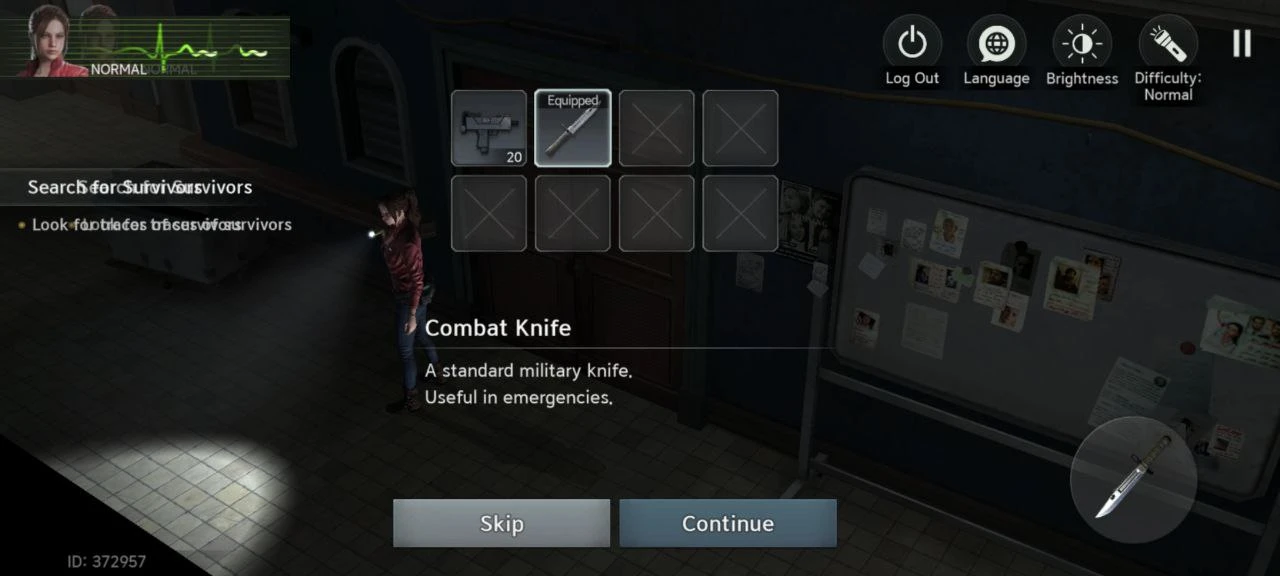The height and width of the screenshot is (576, 1280).
Task: Select the equipped Combat Knife slot
Action: pyautogui.click(x=573, y=128)
